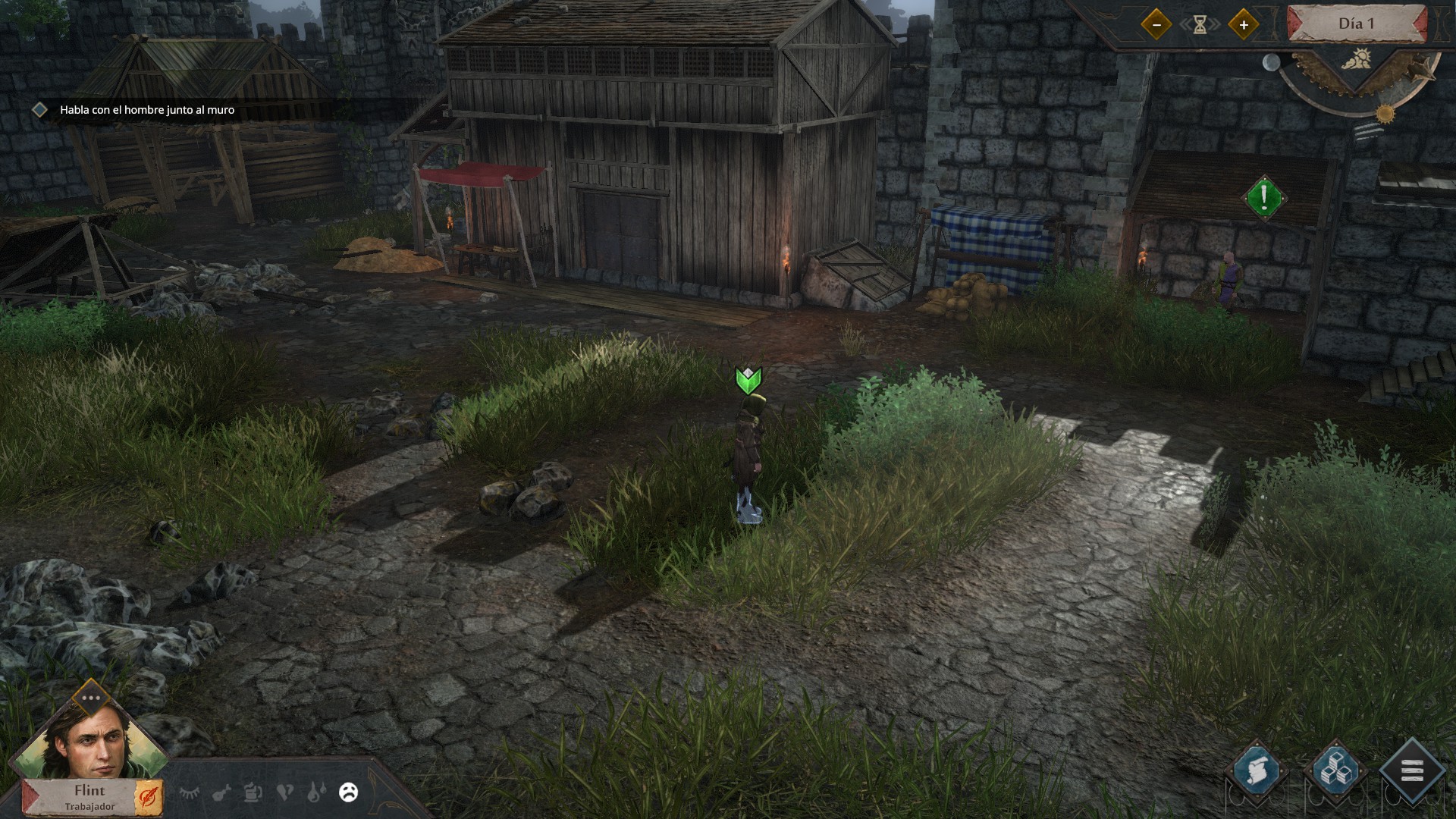
Task: Check the broken heart status icon
Action: tap(285, 792)
